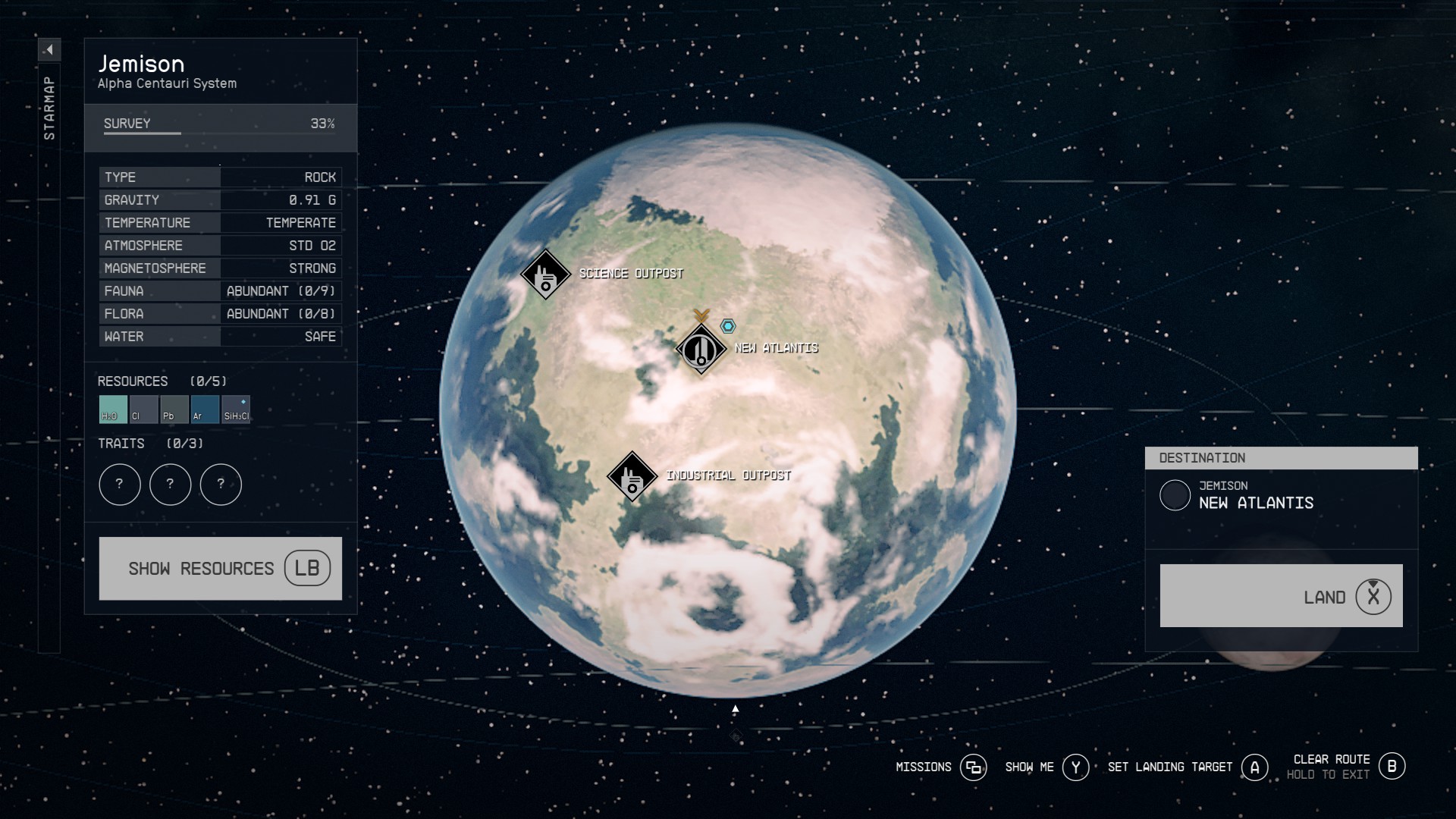Click the landing target diamond near New Atlantis
Screen dimensions: 1456x819
[x=728, y=325]
